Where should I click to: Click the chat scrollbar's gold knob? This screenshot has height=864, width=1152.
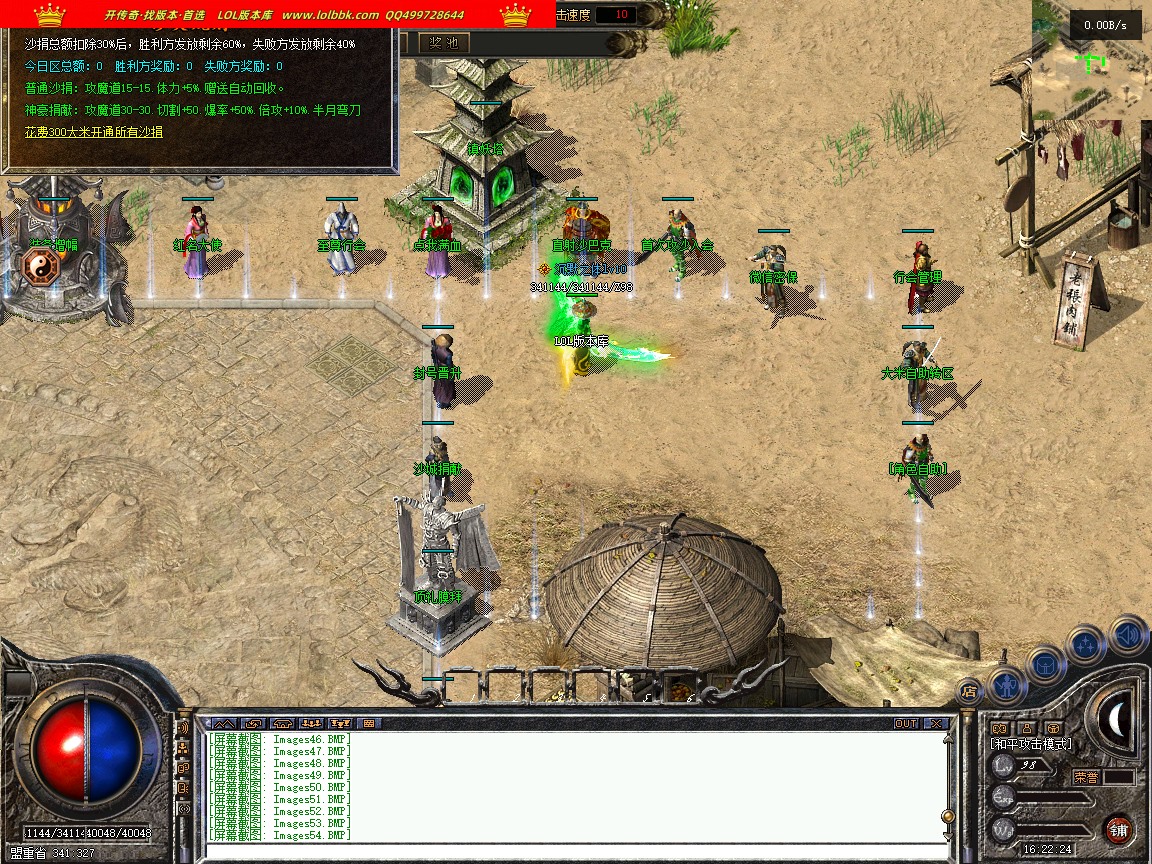(947, 817)
